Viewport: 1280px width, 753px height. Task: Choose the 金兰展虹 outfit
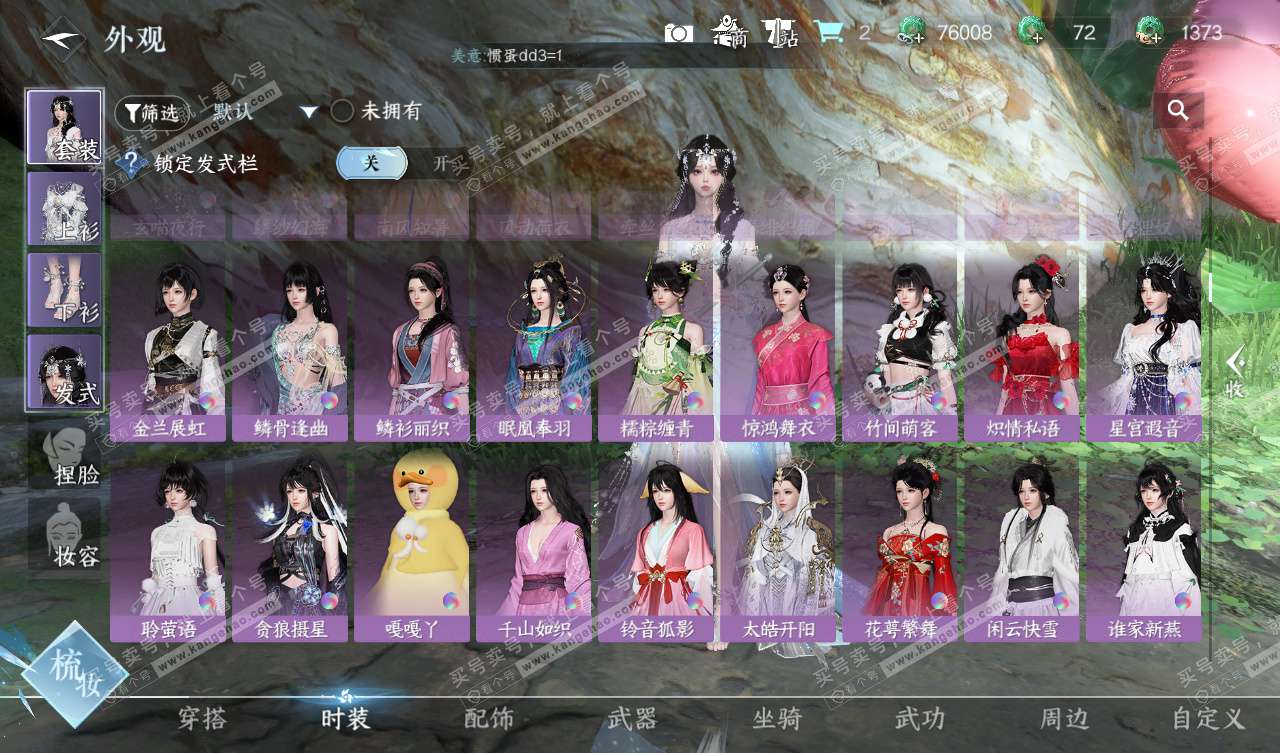pos(168,345)
